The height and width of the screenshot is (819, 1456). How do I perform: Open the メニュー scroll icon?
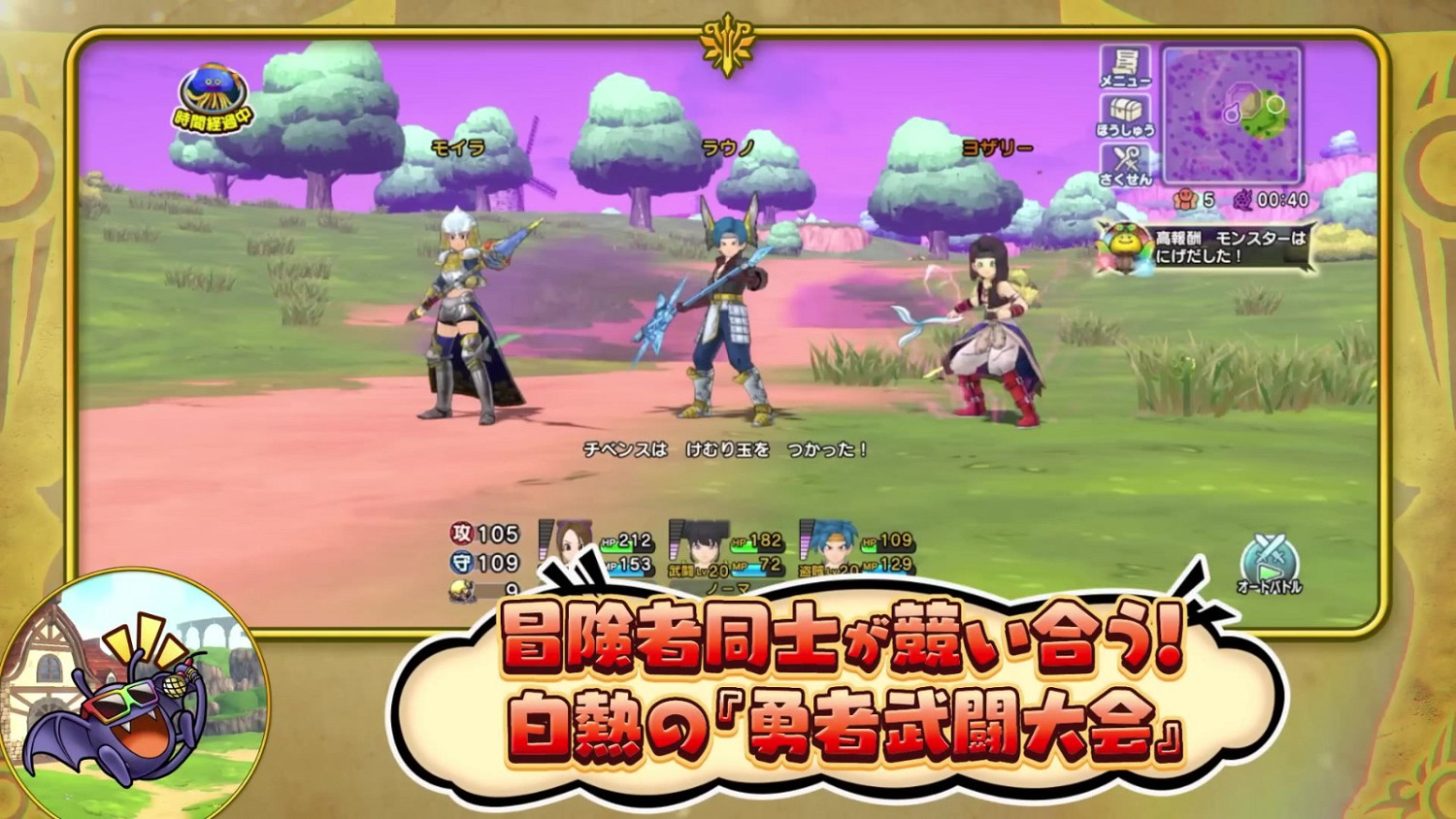(x=1124, y=68)
